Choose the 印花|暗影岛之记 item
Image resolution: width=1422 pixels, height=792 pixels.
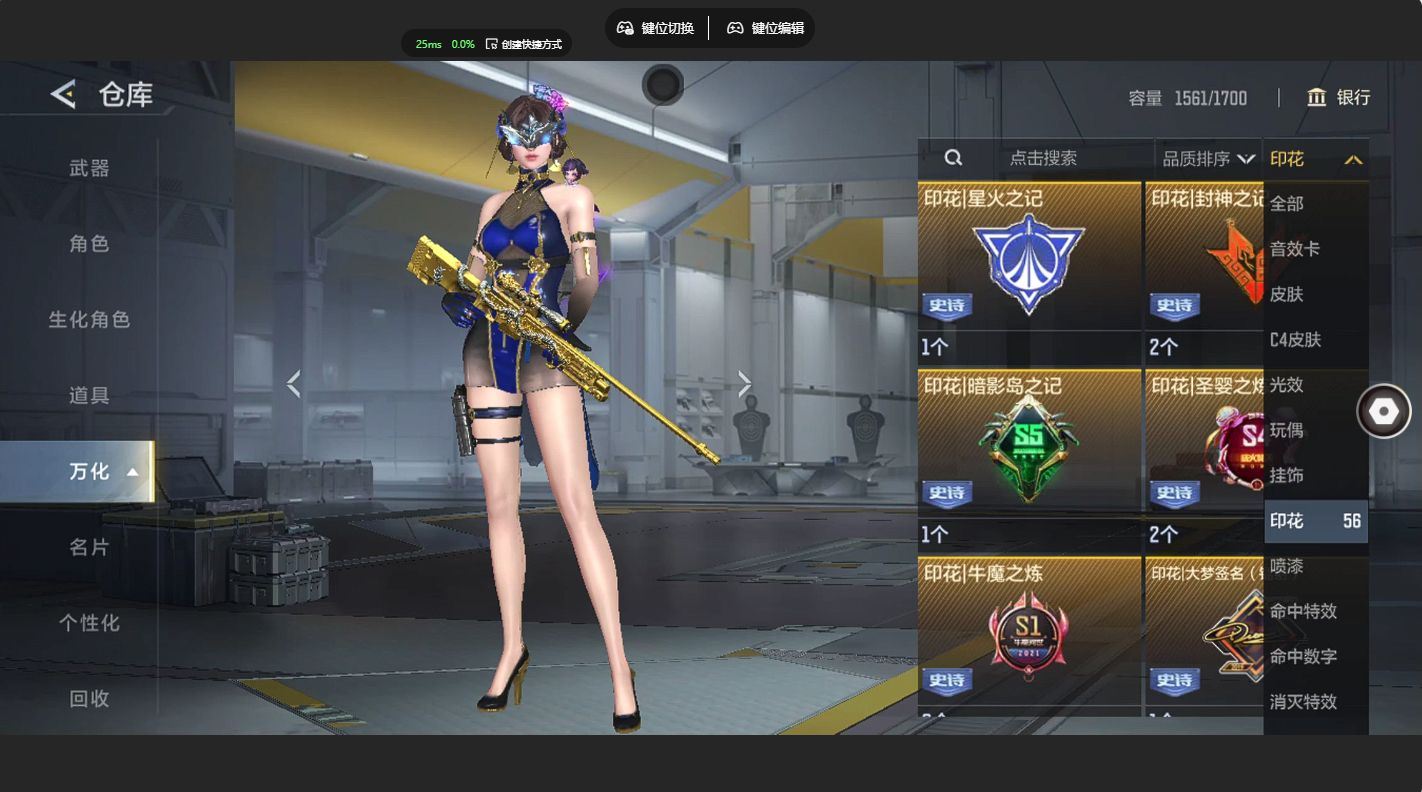pos(1029,448)
